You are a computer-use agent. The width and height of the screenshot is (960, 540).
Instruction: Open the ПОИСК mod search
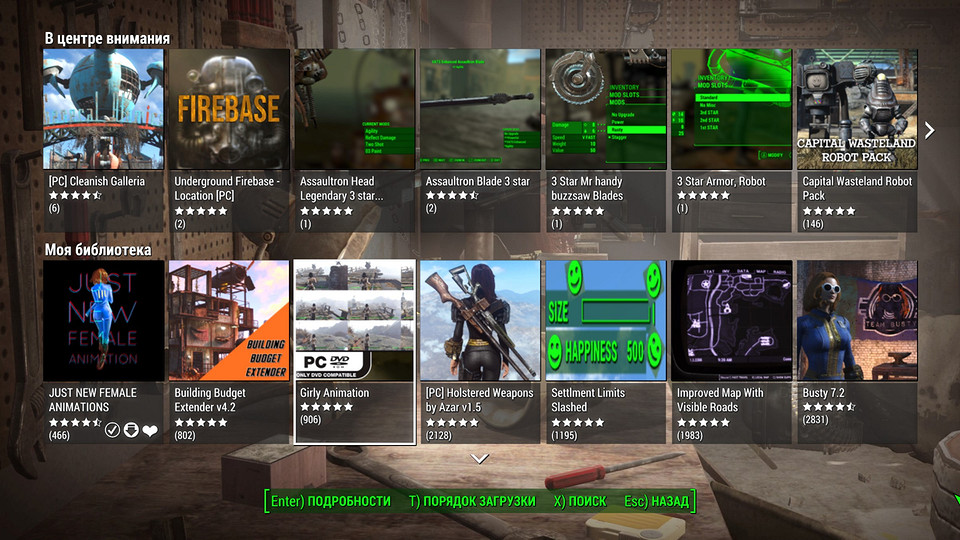(580, 501)
